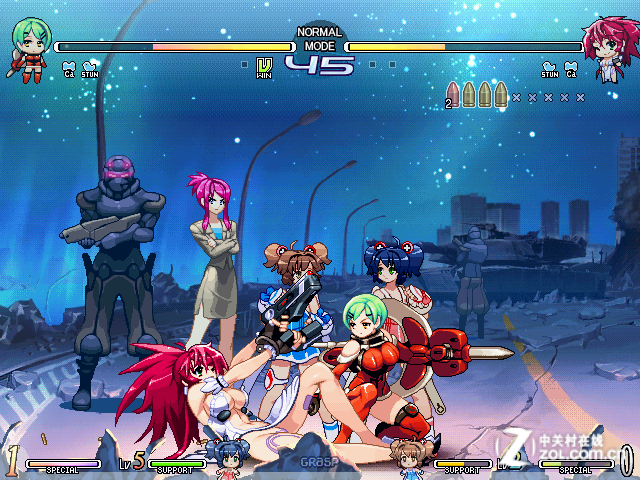Click the red-haired player two portrait

606,46
